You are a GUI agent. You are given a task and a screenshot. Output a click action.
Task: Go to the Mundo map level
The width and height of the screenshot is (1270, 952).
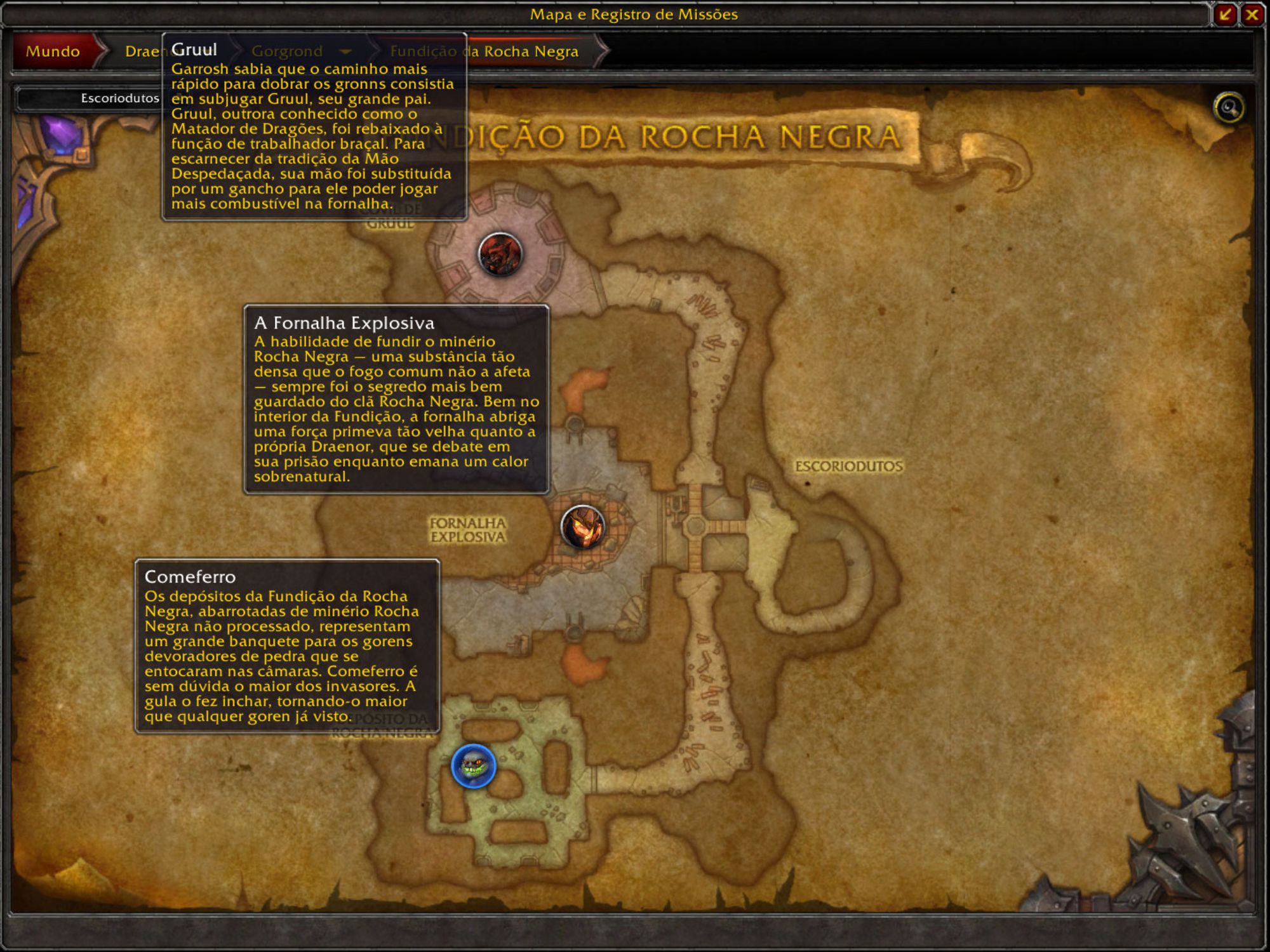point(53,51)
